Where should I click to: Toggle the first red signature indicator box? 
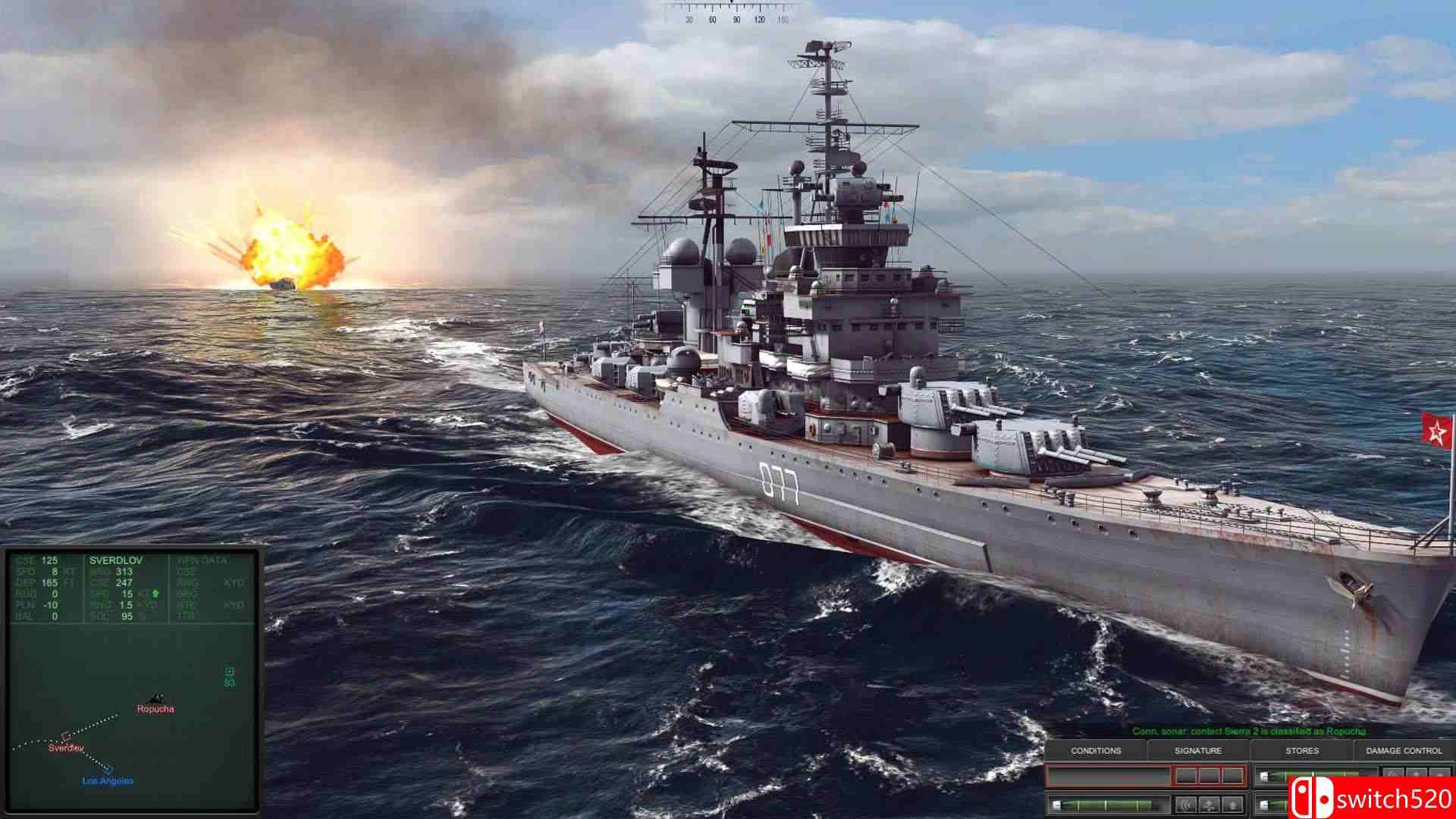[x=1187, y=776]
